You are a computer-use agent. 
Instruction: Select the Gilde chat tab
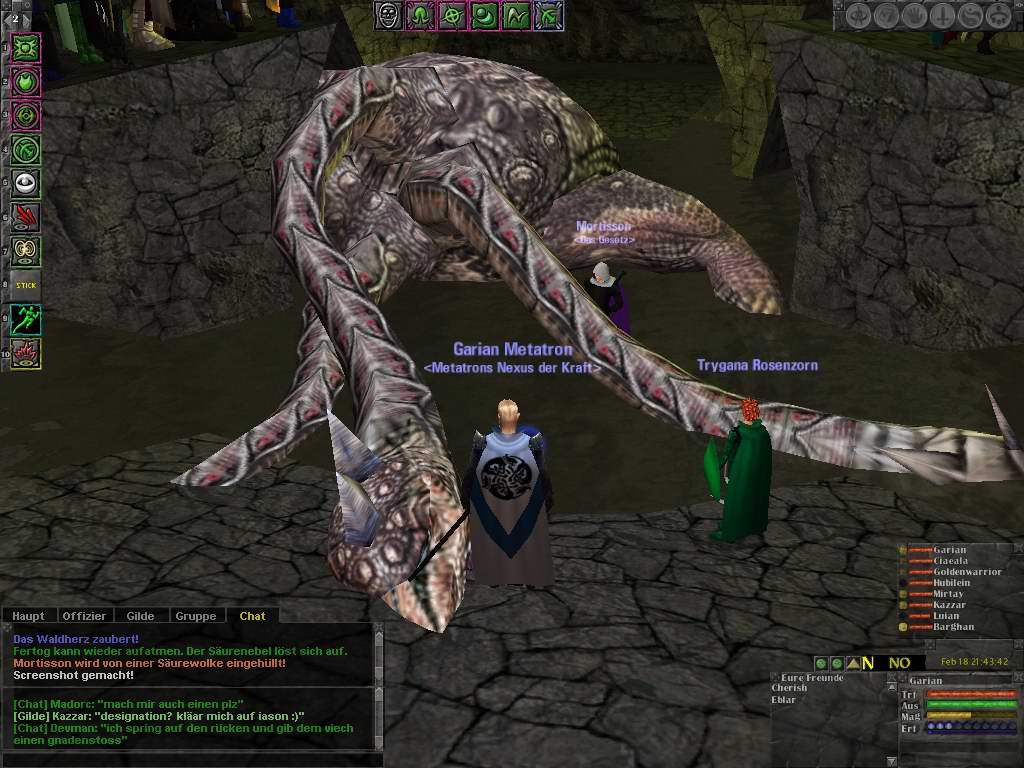click(x=140, y=616)
